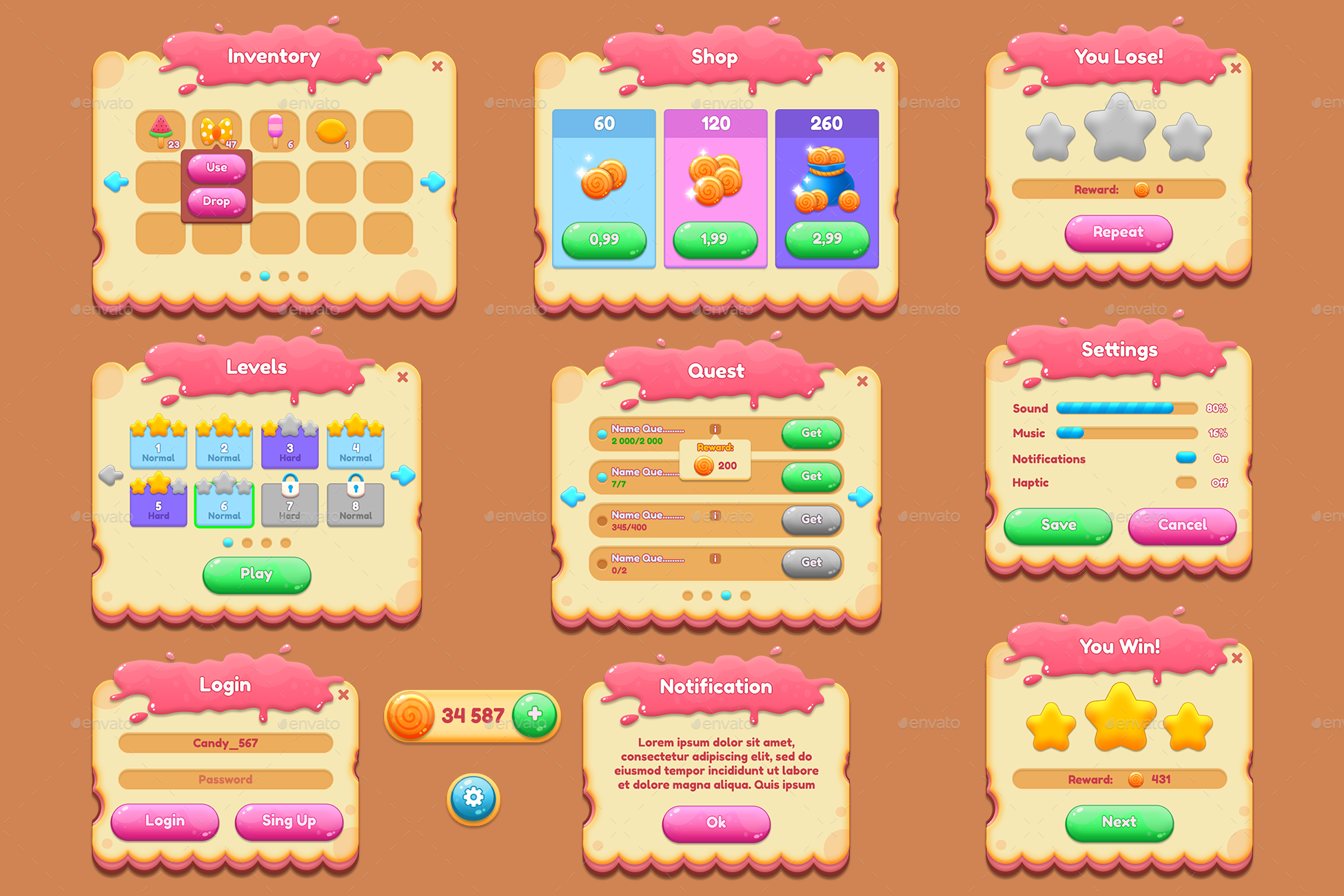
Task: Click the right arrow in the Inventory panel
Action: click(434, 182)
